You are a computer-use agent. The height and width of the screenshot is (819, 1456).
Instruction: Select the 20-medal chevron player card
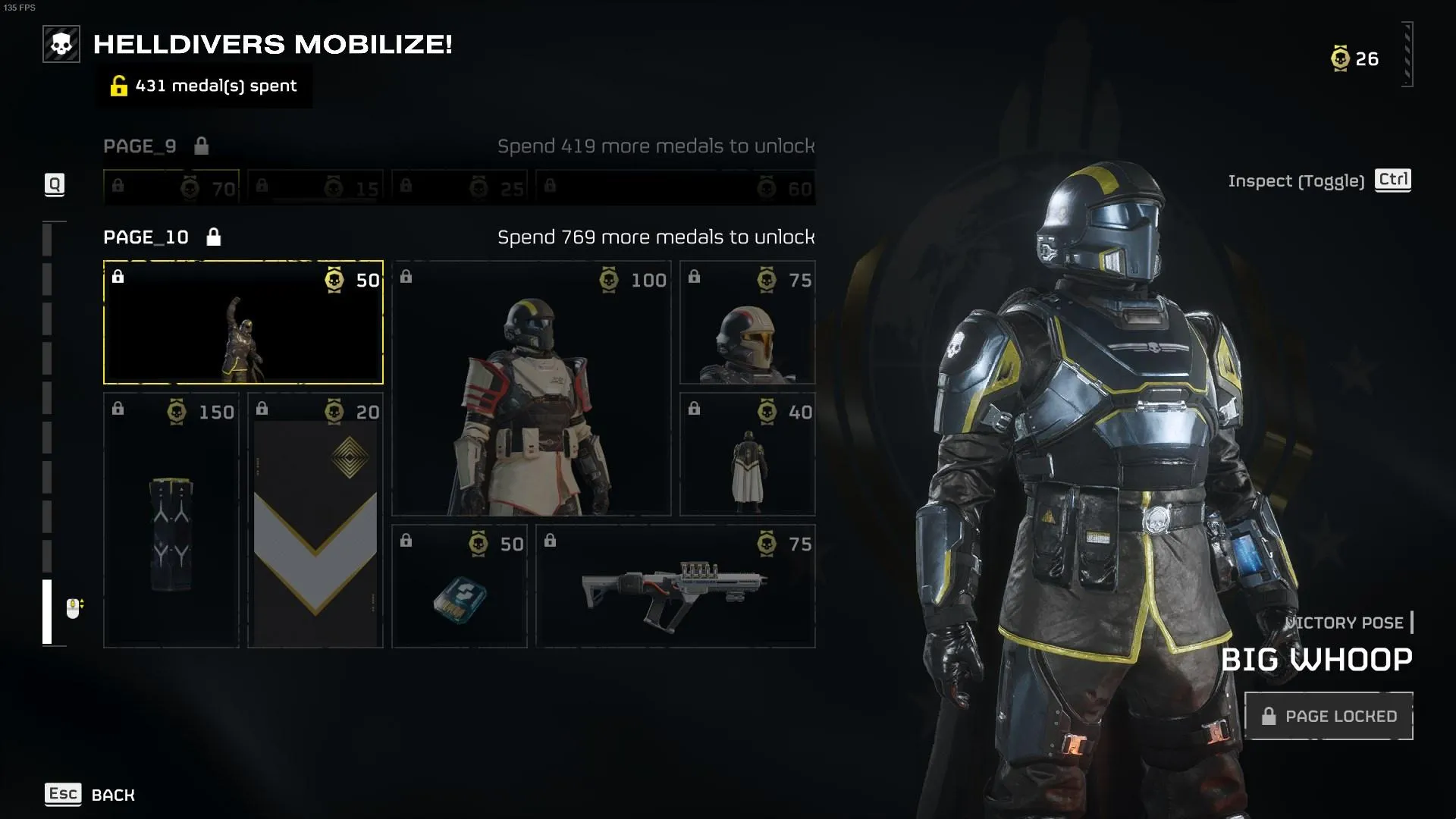(x=315, y=520)
